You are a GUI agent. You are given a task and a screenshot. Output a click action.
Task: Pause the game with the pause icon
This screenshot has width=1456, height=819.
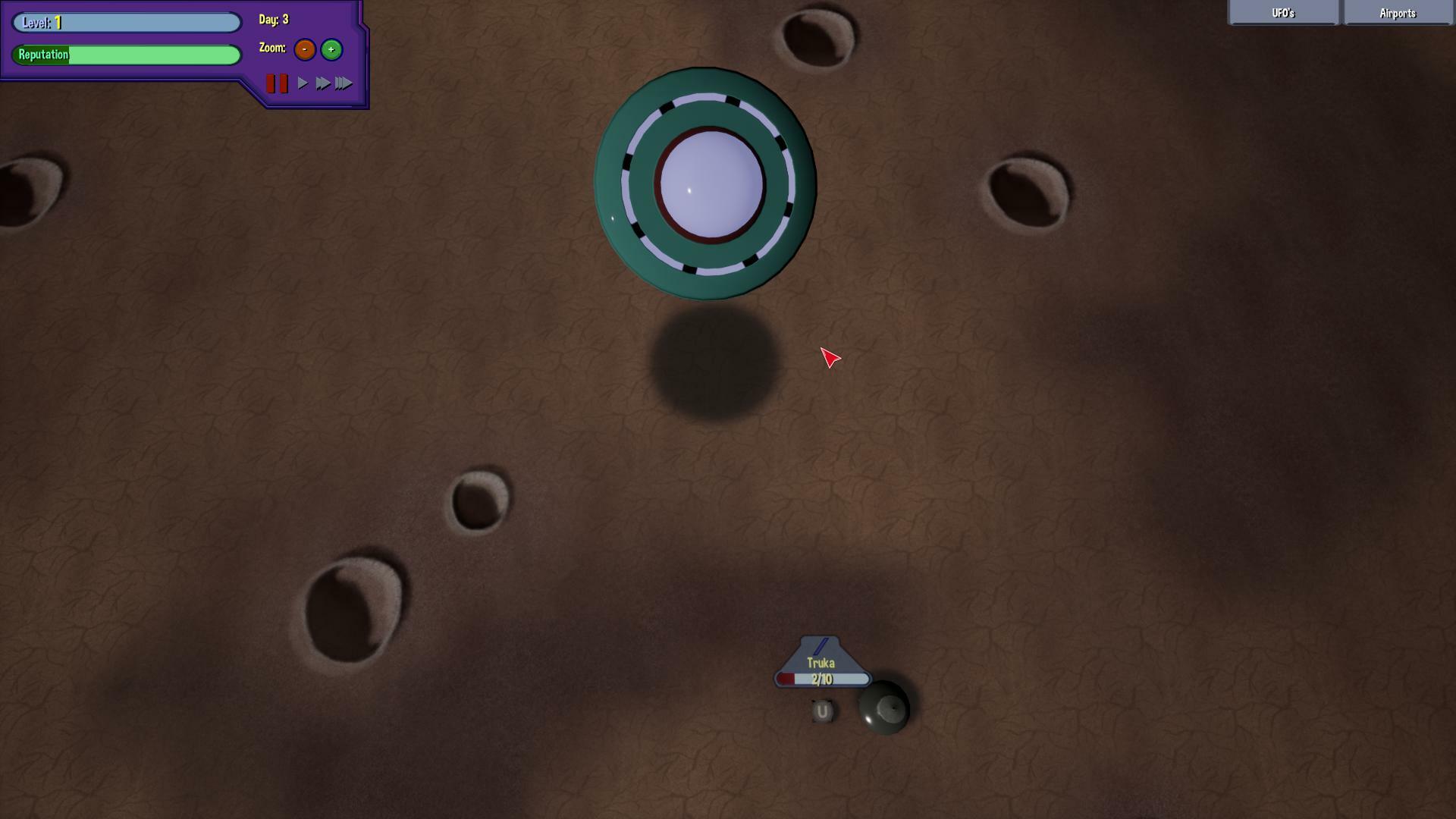point(276,83)
